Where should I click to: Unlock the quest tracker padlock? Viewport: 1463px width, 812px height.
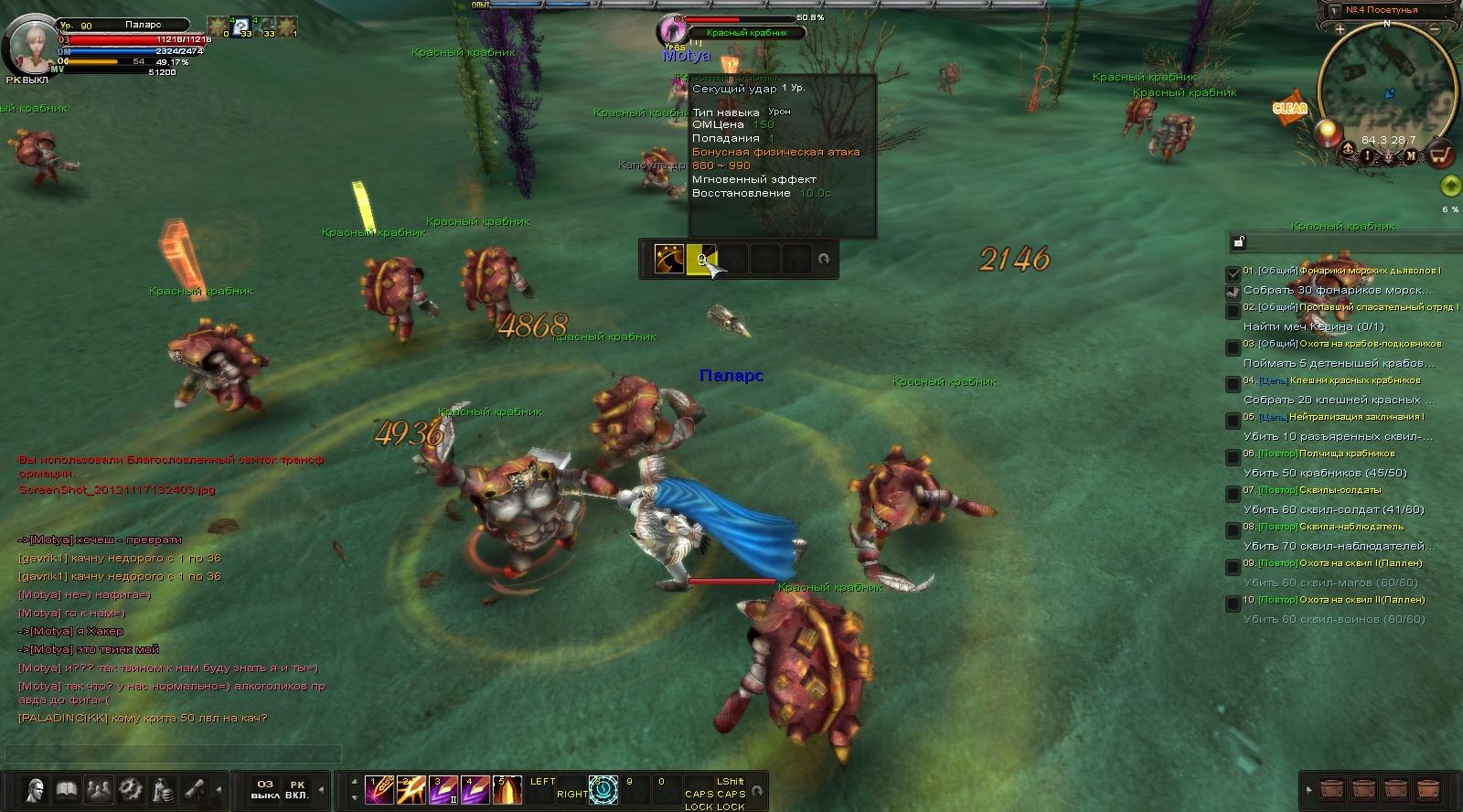coord(1238,241)
